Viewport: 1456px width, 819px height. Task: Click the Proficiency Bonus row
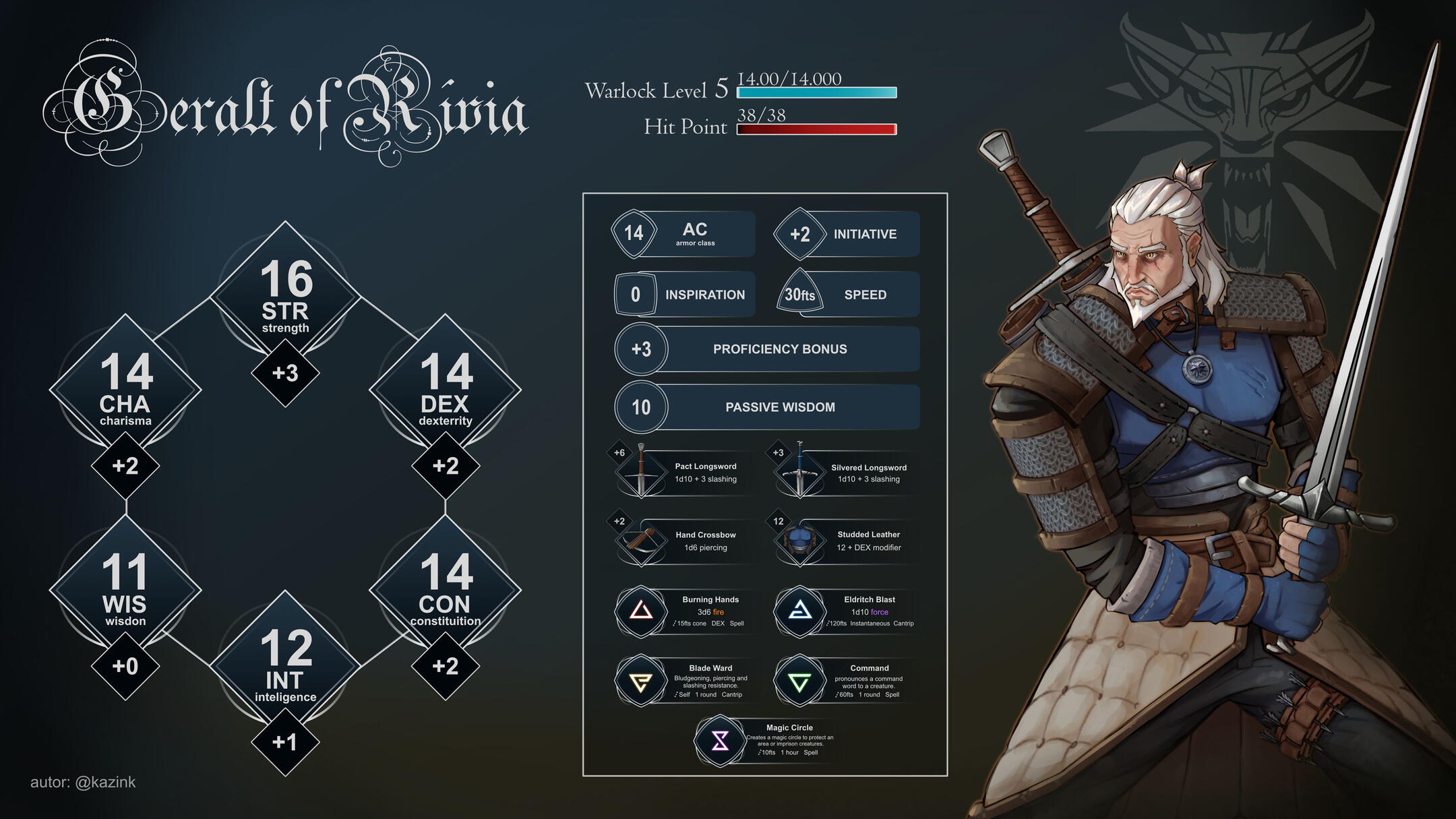coord(767,349)
